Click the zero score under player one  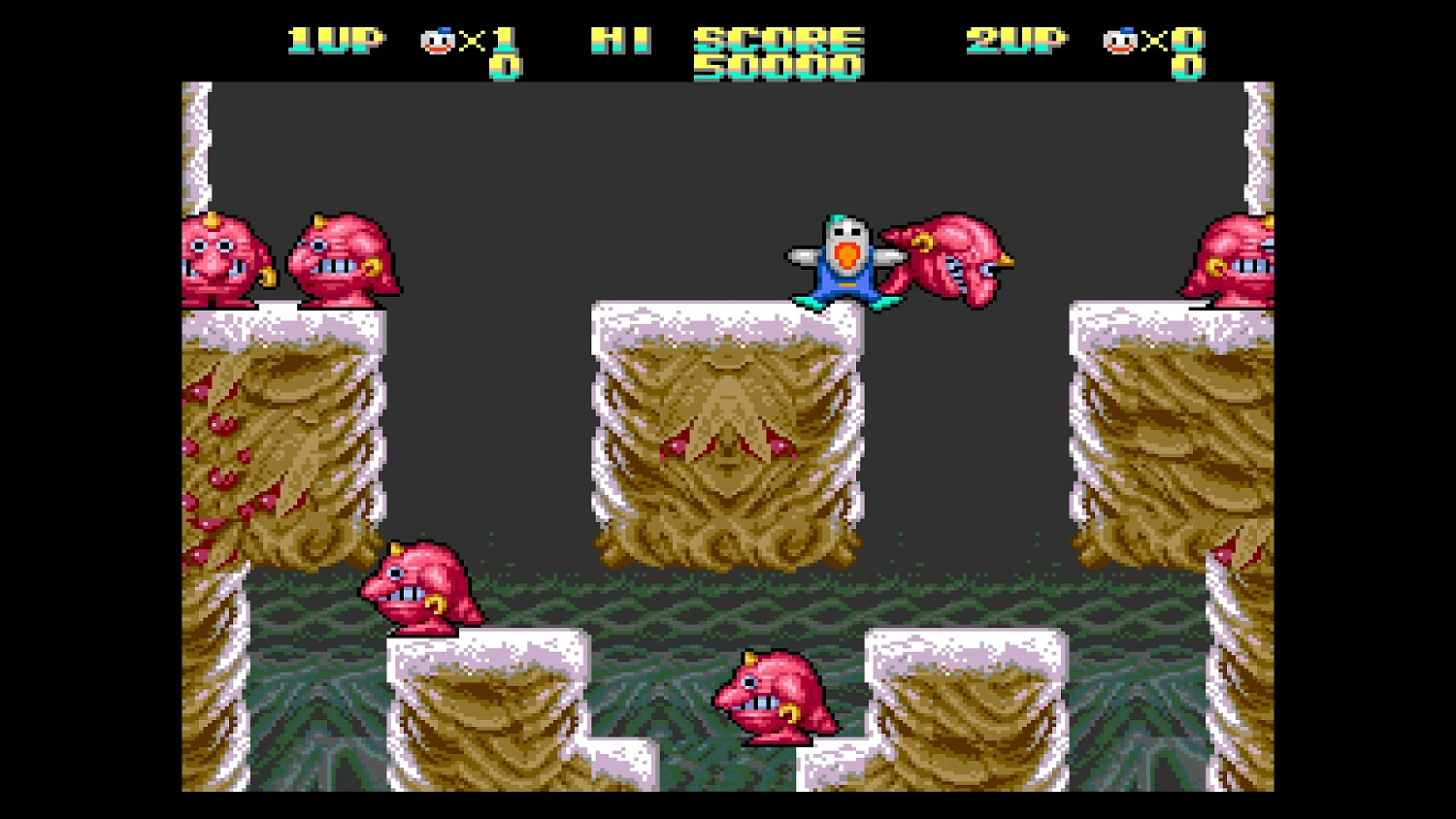[505, 68]
